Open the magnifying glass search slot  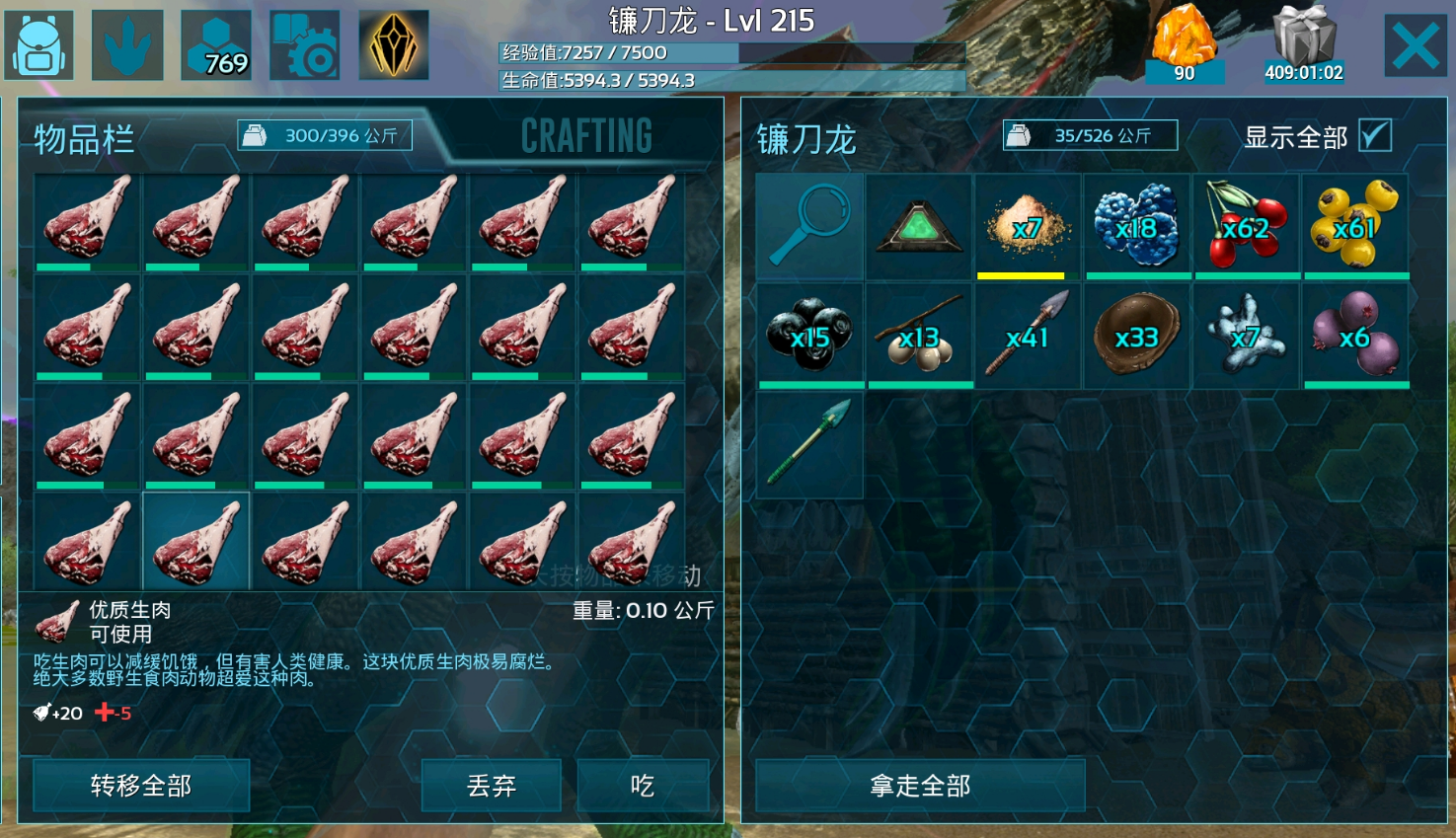pos(809,226)
